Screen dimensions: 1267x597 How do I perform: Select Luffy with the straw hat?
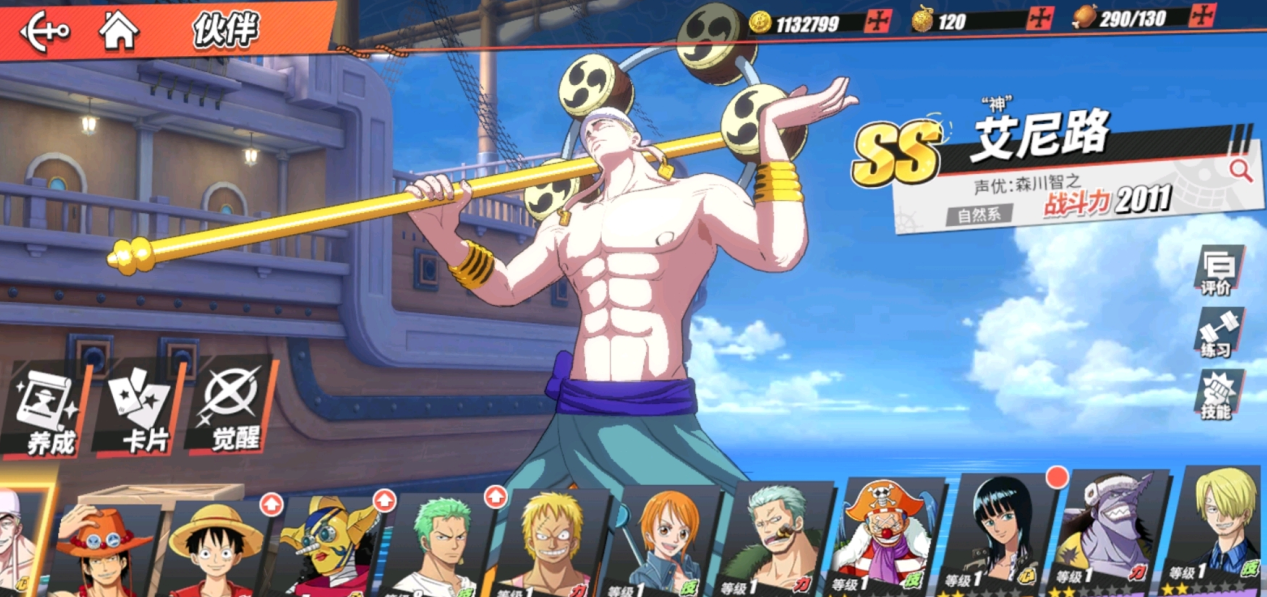(x=214, y=548)
